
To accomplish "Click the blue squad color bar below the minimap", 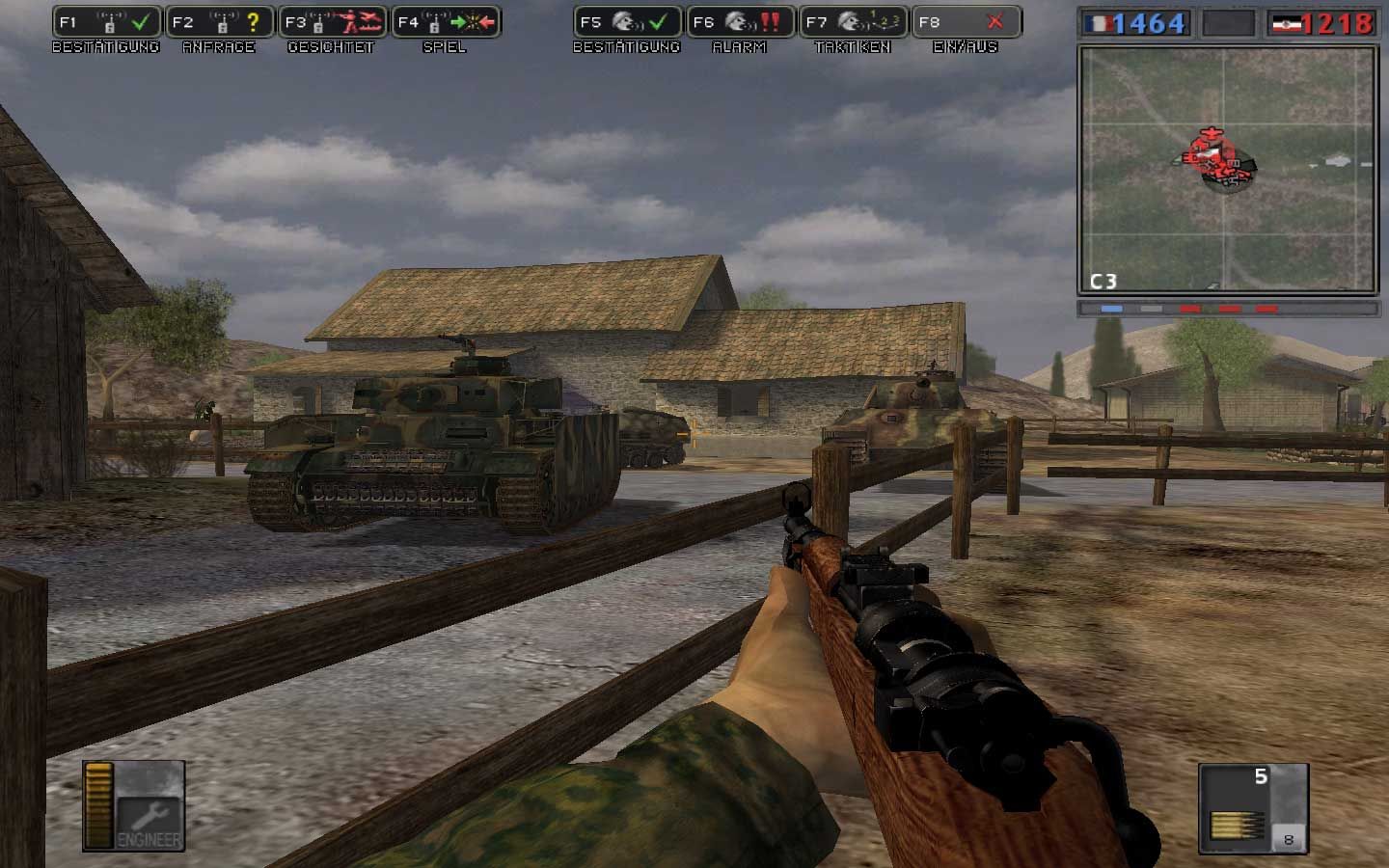I will click(1111, 309).
